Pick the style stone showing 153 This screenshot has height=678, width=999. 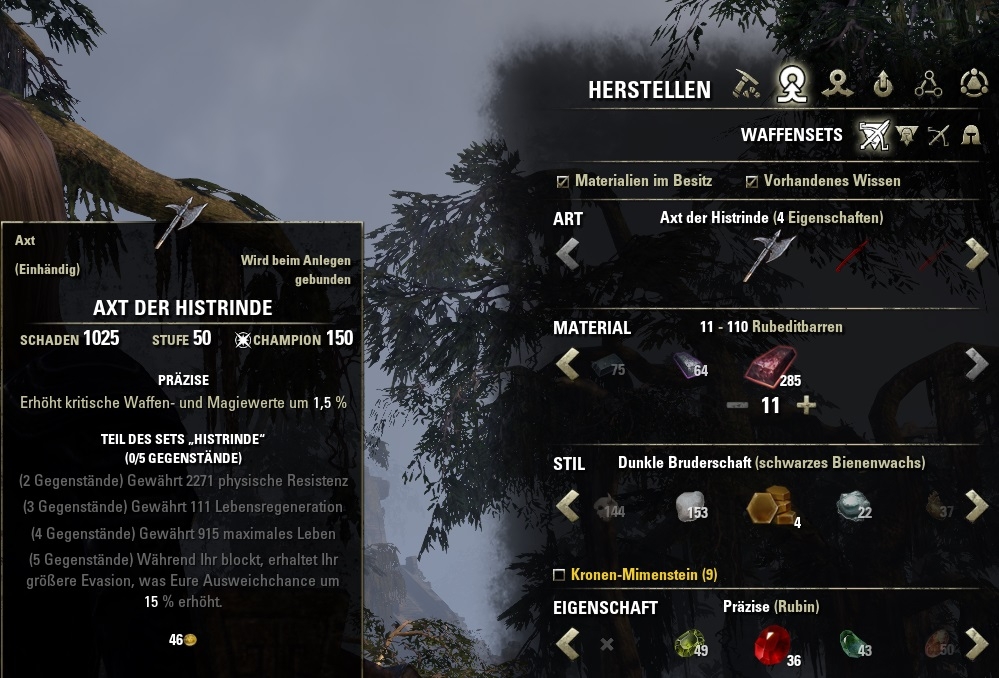point(688,506)
